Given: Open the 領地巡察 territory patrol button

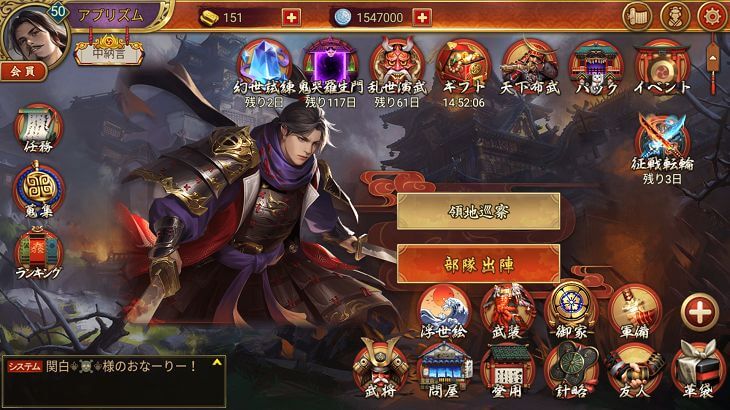Looking at the screenshot, I should 478,211.
